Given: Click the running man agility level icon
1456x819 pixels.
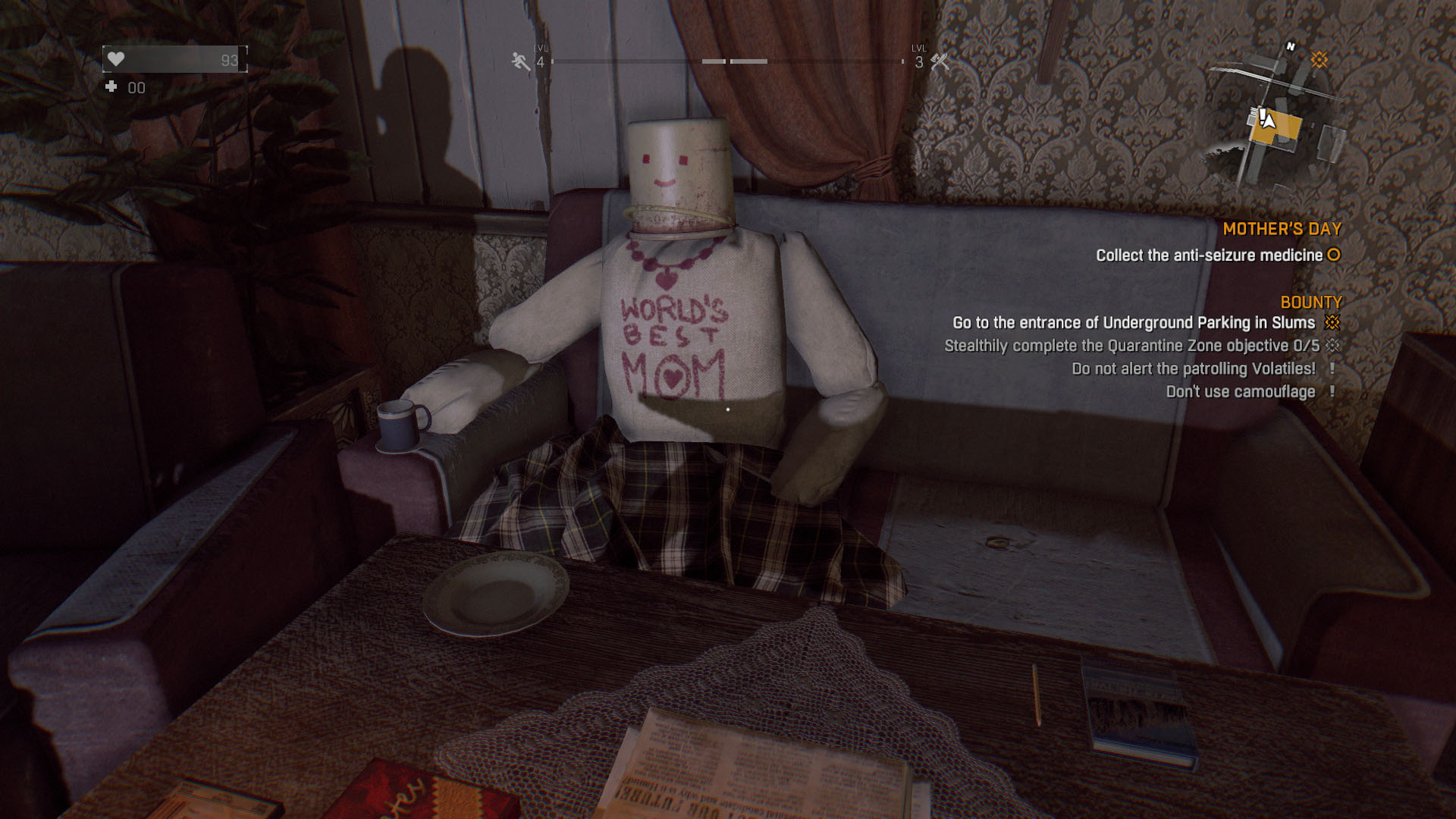Looking at the screenshot, I should click(x=521, y=61).
